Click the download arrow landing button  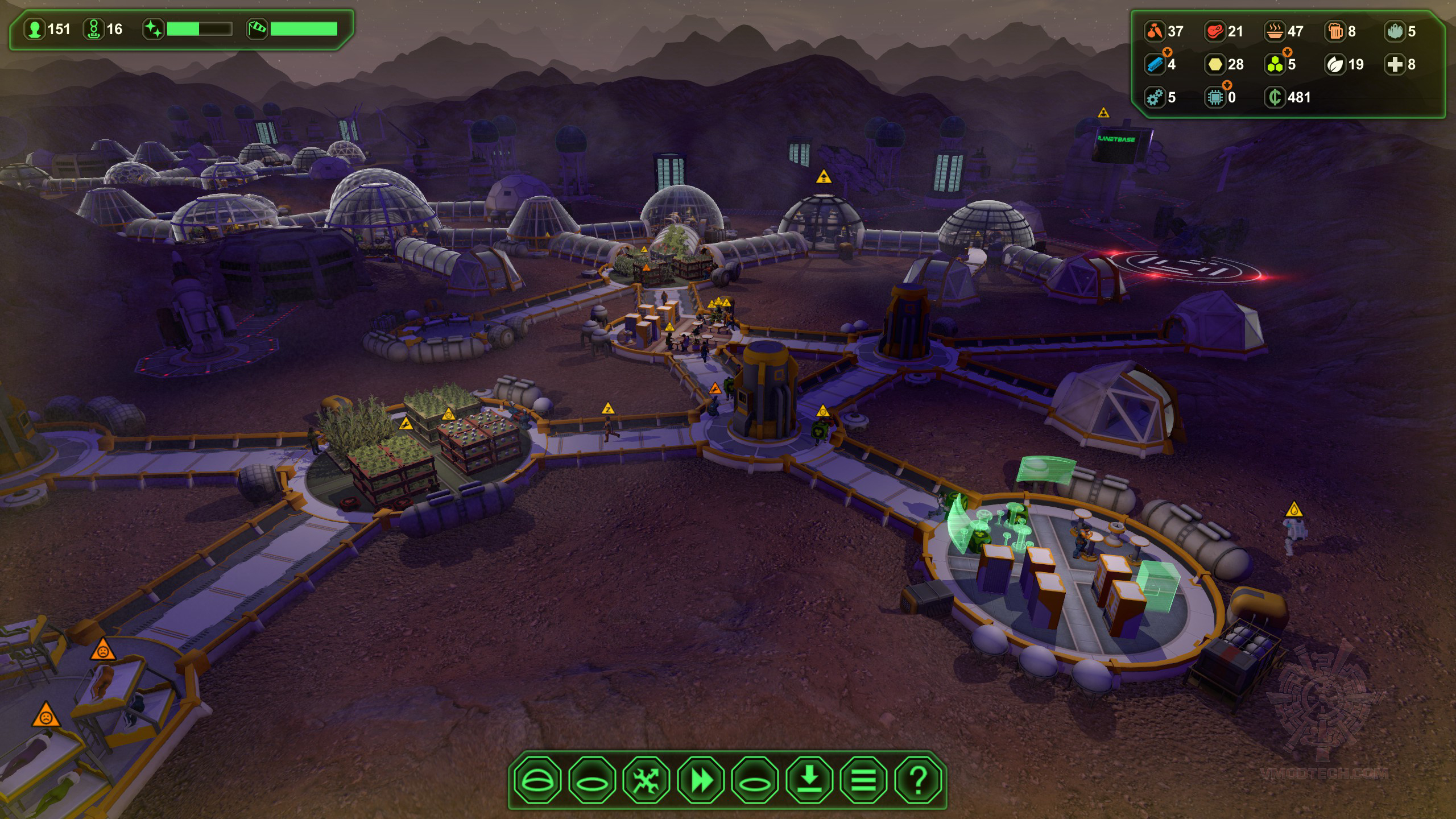tap(809, 780)
